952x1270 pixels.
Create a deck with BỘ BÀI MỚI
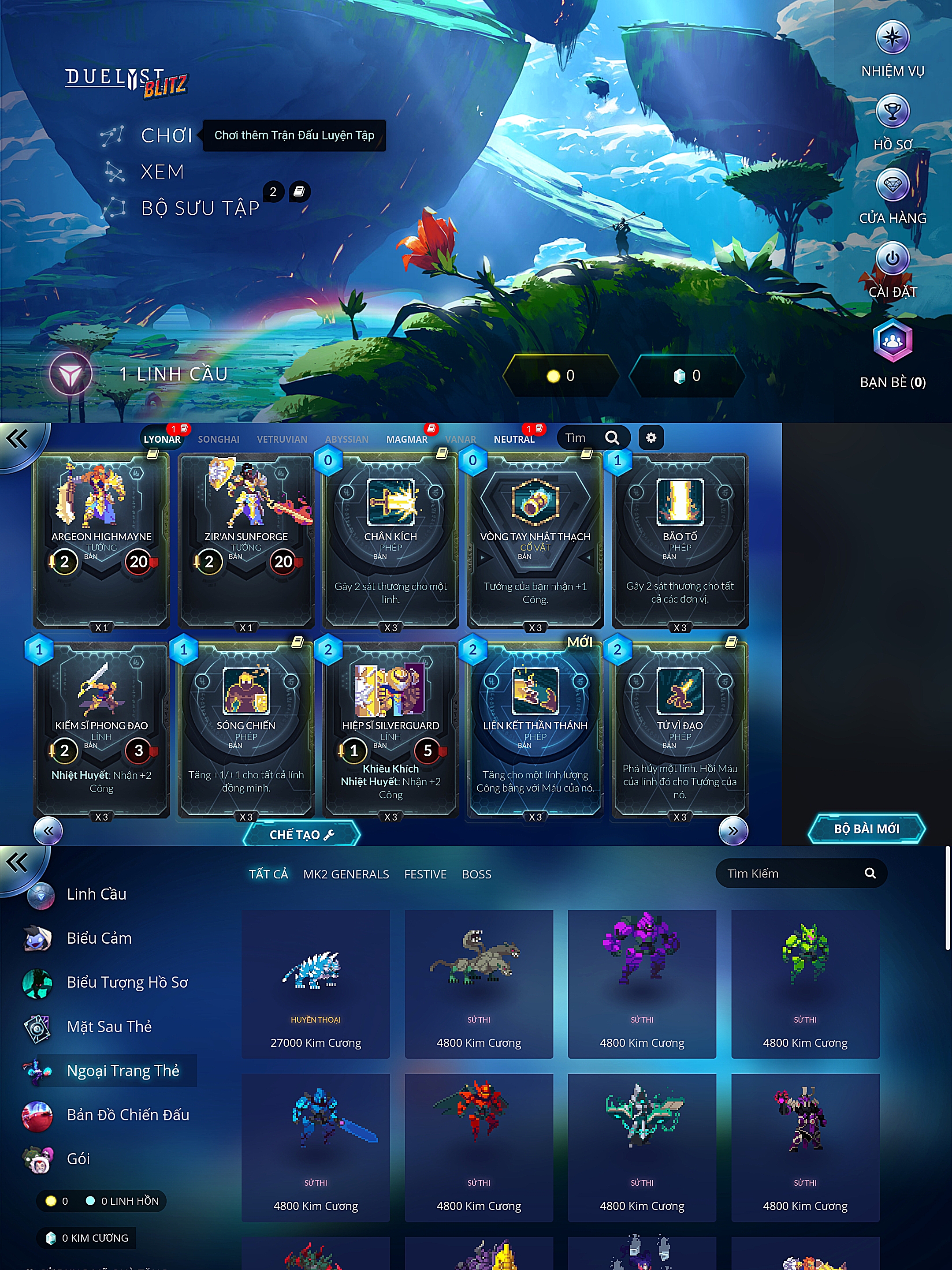click(x=866, y=829)
